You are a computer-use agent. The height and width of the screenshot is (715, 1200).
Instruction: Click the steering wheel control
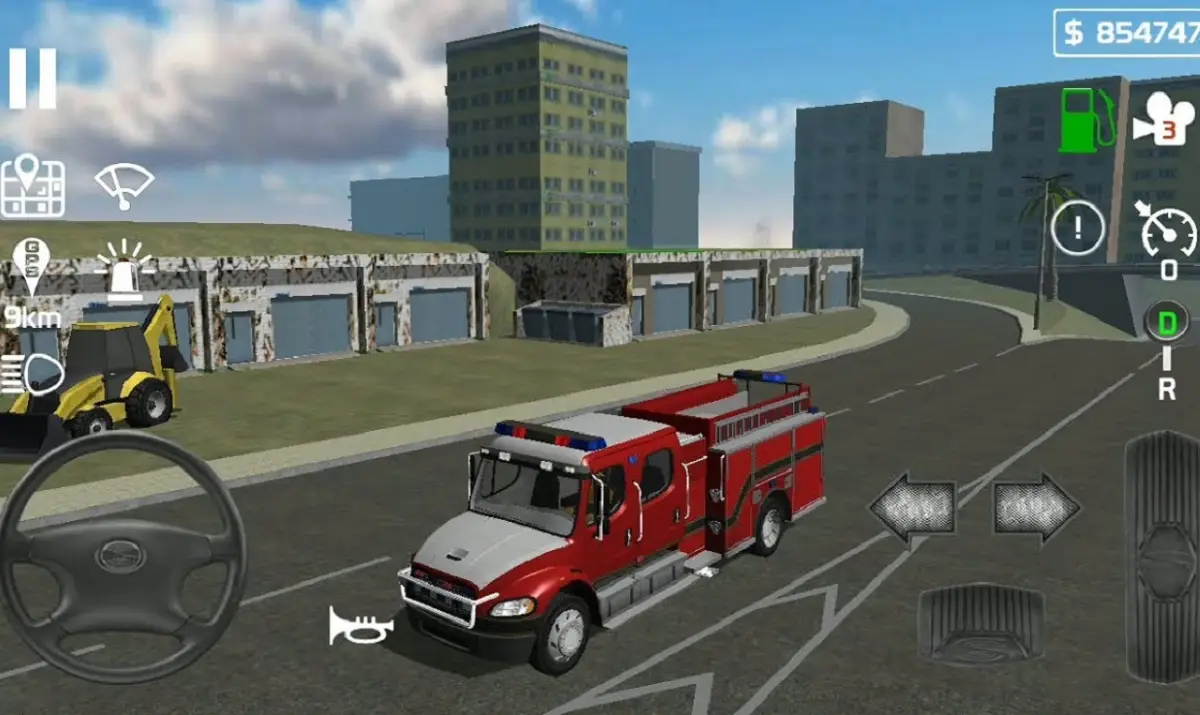[x=121, y=555]
